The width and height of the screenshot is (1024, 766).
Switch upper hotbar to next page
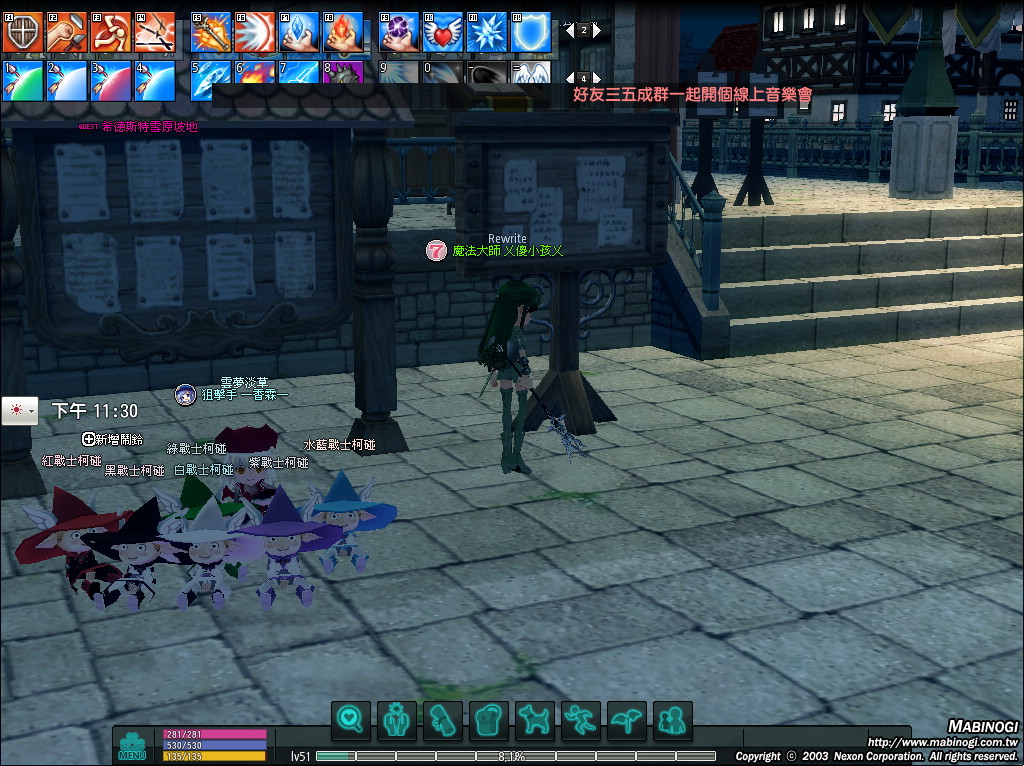[x=598, y=30]
